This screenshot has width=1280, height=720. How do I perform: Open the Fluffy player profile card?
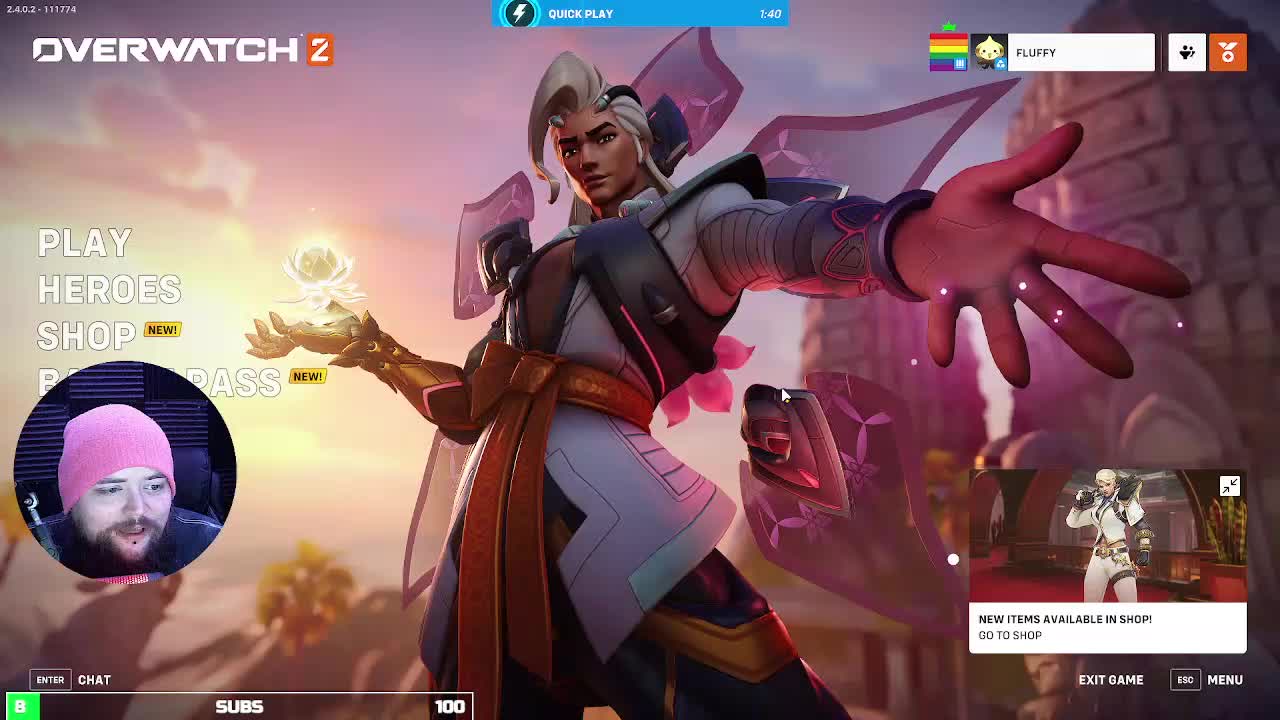[x=1080, y=53]
